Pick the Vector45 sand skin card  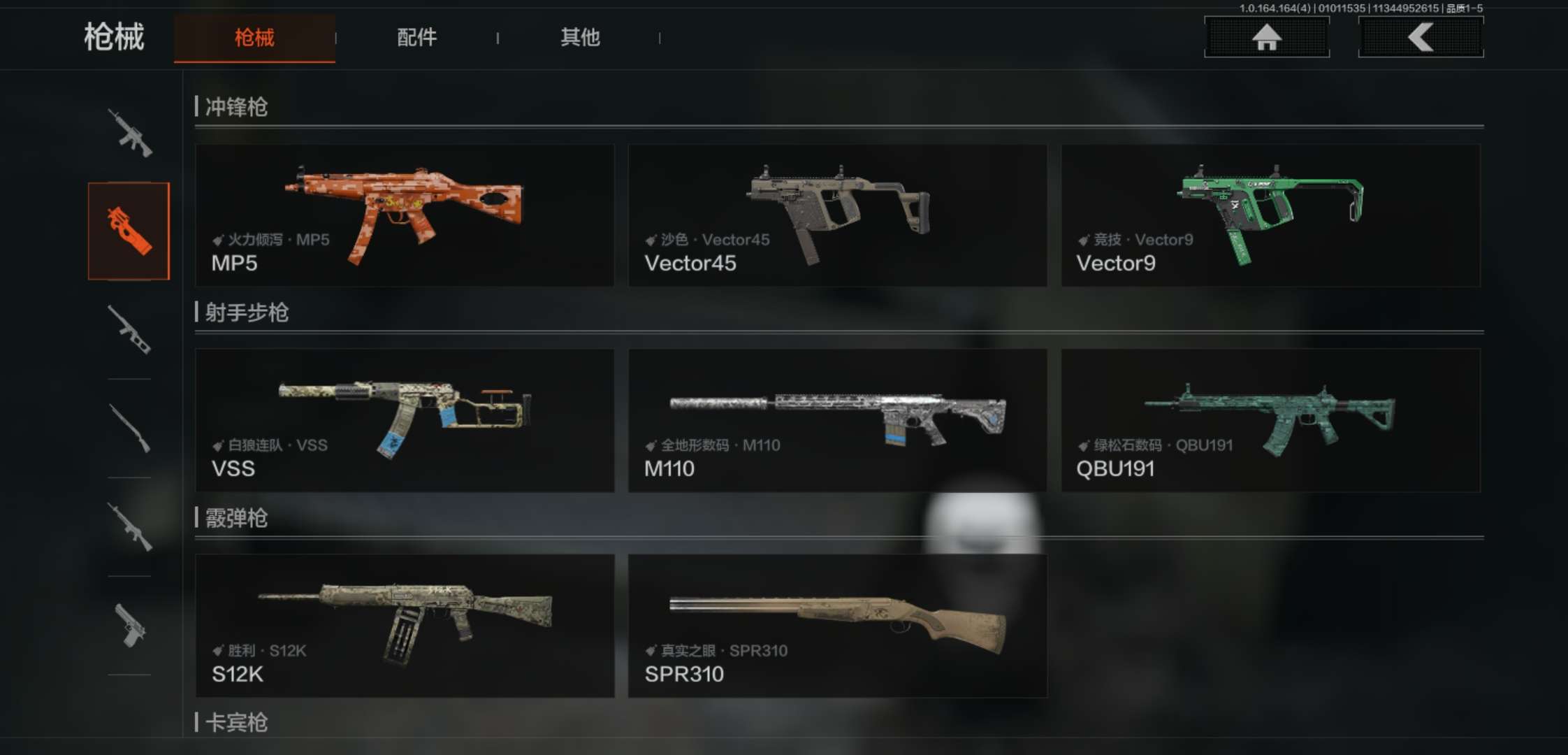click(837, 215)
